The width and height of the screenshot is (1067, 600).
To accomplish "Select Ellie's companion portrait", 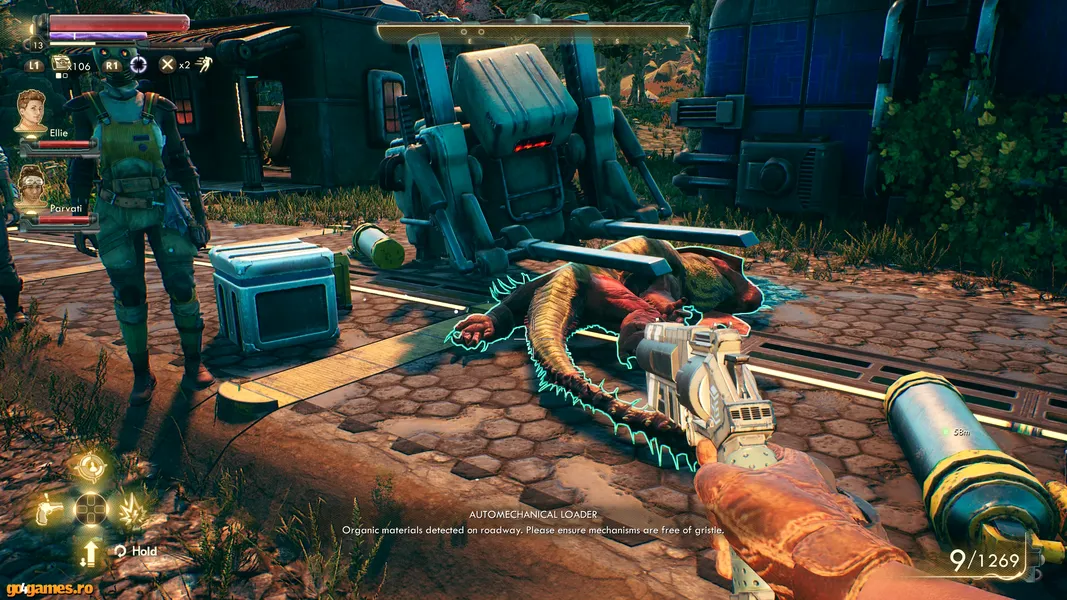I will click(31, 110).
